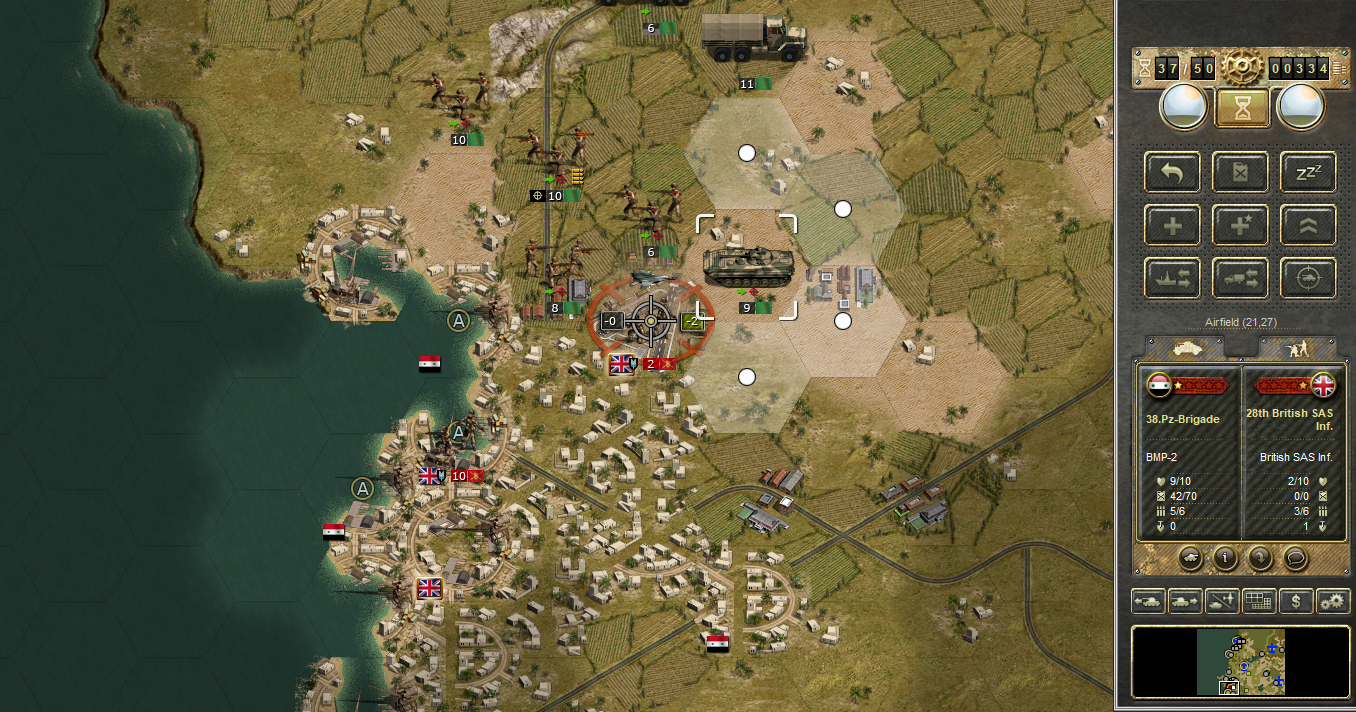
Task: Mount or dismount using the truck button
Action: (1241, 278)
